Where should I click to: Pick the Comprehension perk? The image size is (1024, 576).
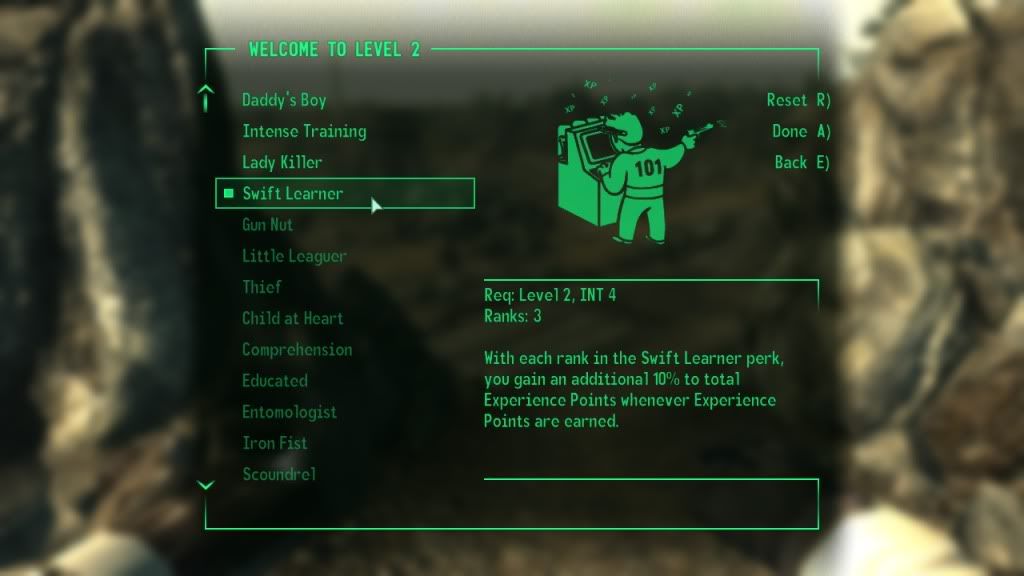pos(297,350)
